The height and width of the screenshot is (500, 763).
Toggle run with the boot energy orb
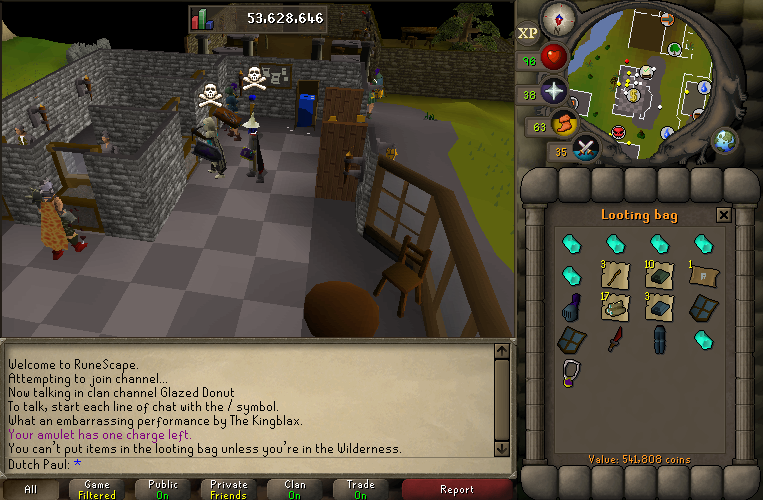click(x=564, y=124)
